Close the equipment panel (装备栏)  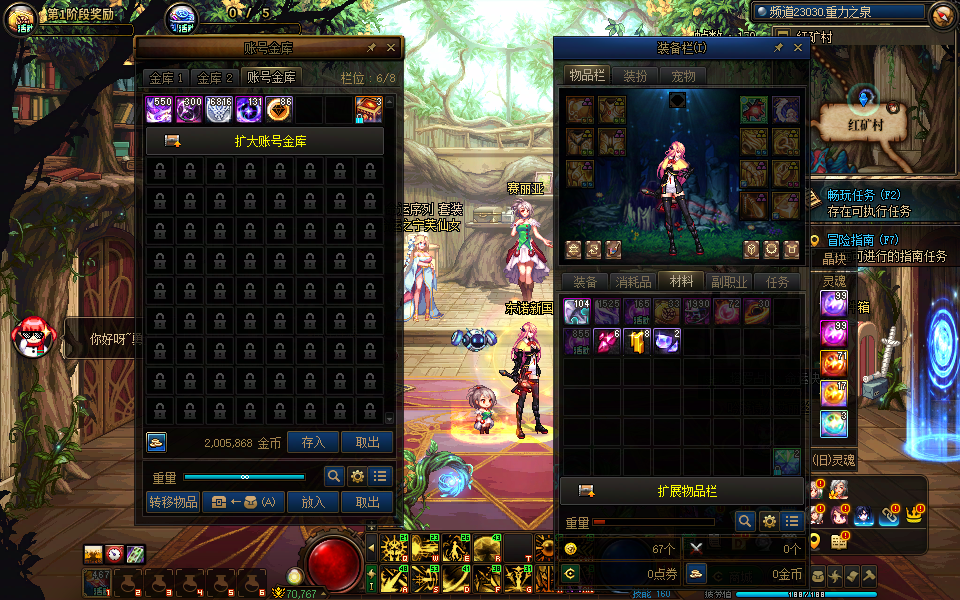(798, 48)
